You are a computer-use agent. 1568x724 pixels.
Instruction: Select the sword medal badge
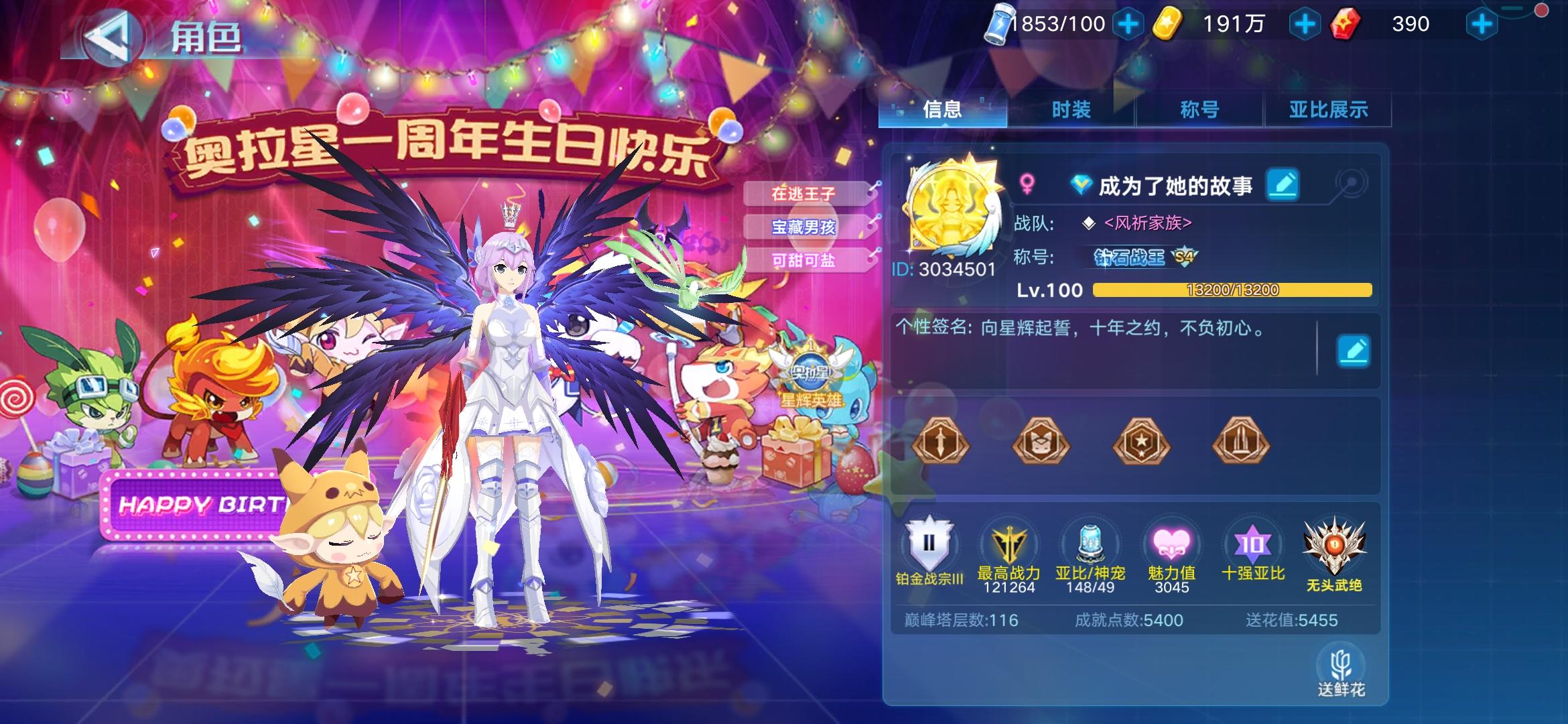click(941, 442)
